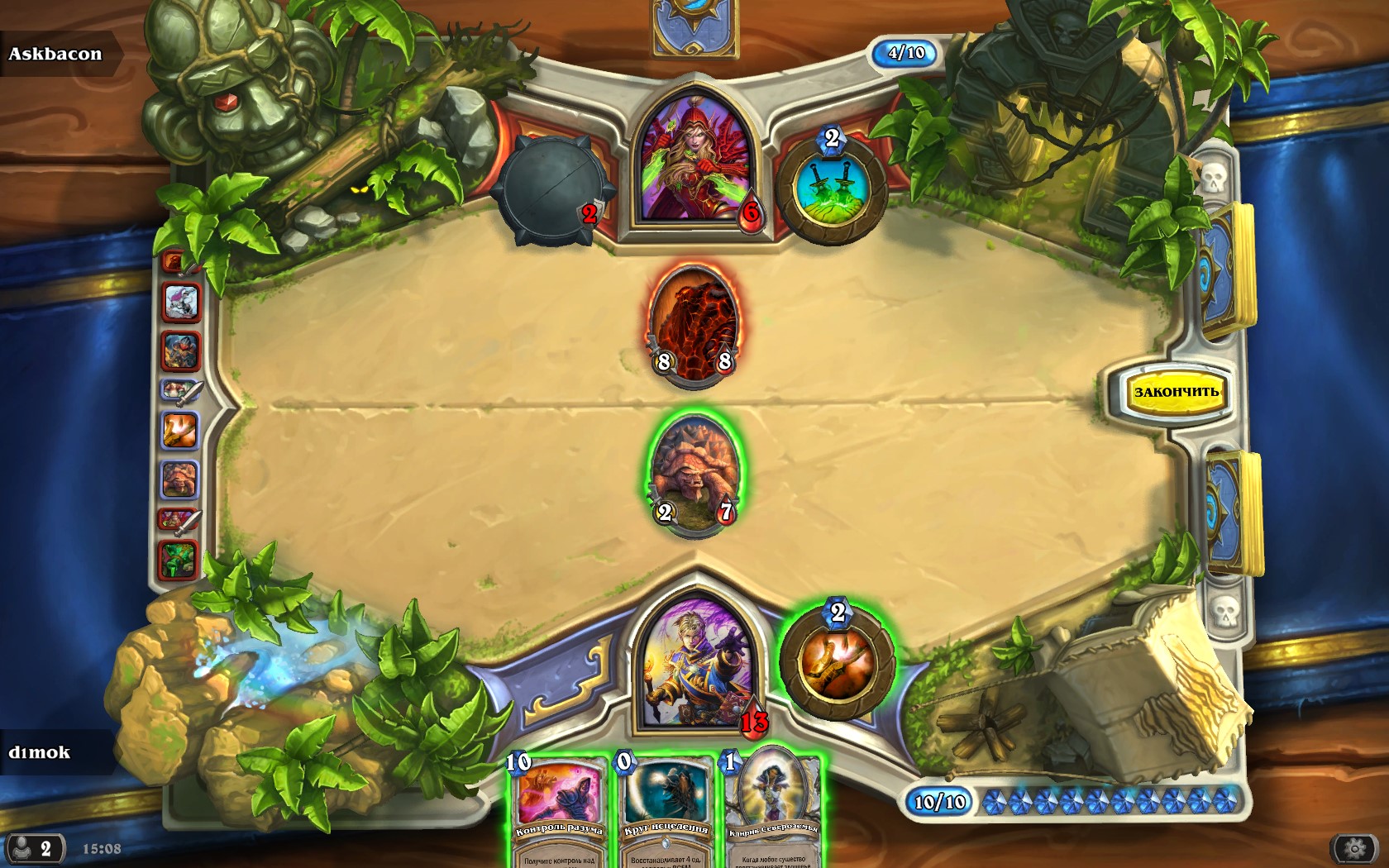Inspect the opponent's sheathed weapon
Image resolution: width=1389 pixels, height=868 pixels.
[x=550, y=190]
